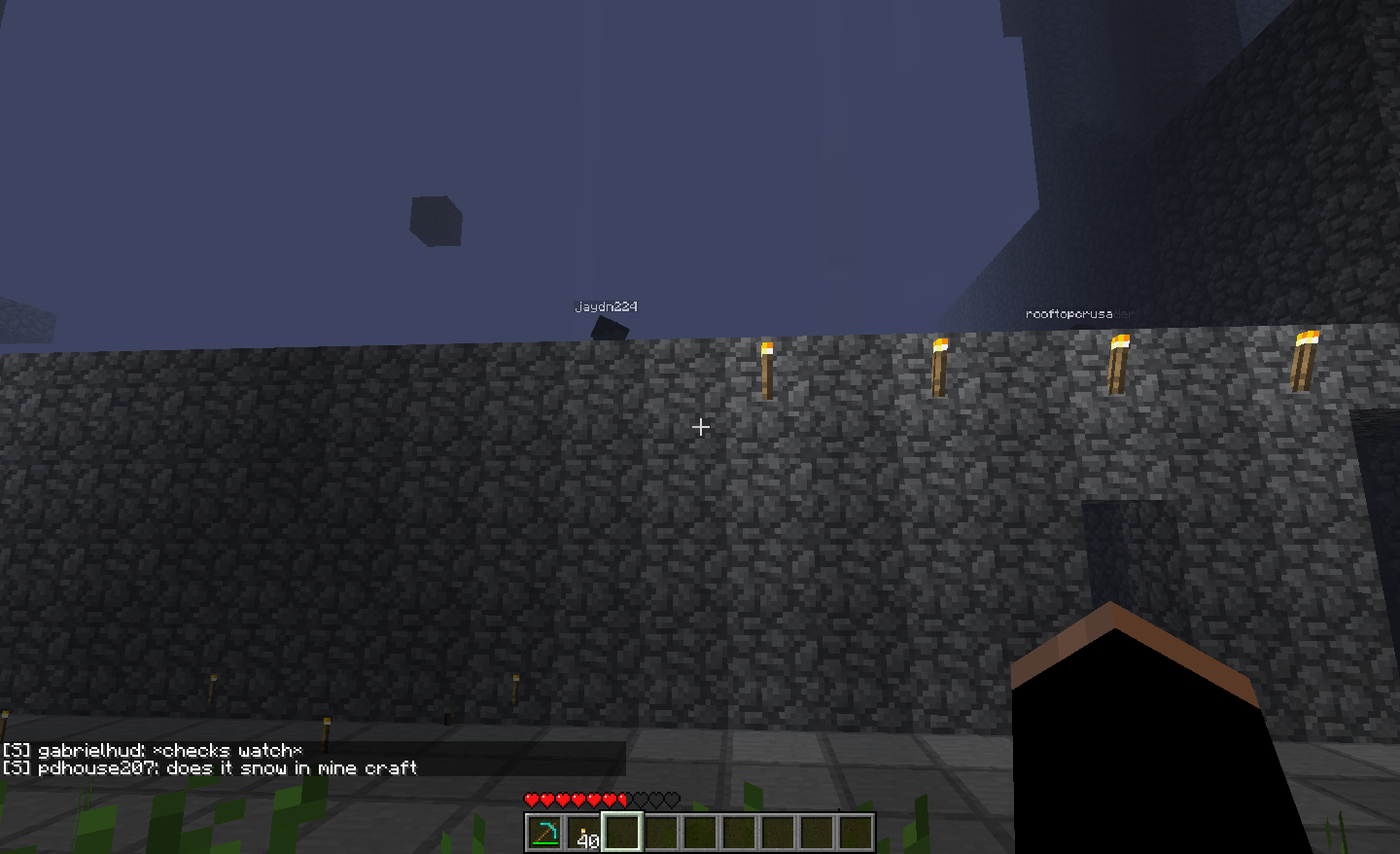
Task: Click the highlighted empty hotbar slot
Action: coord(622,833)
